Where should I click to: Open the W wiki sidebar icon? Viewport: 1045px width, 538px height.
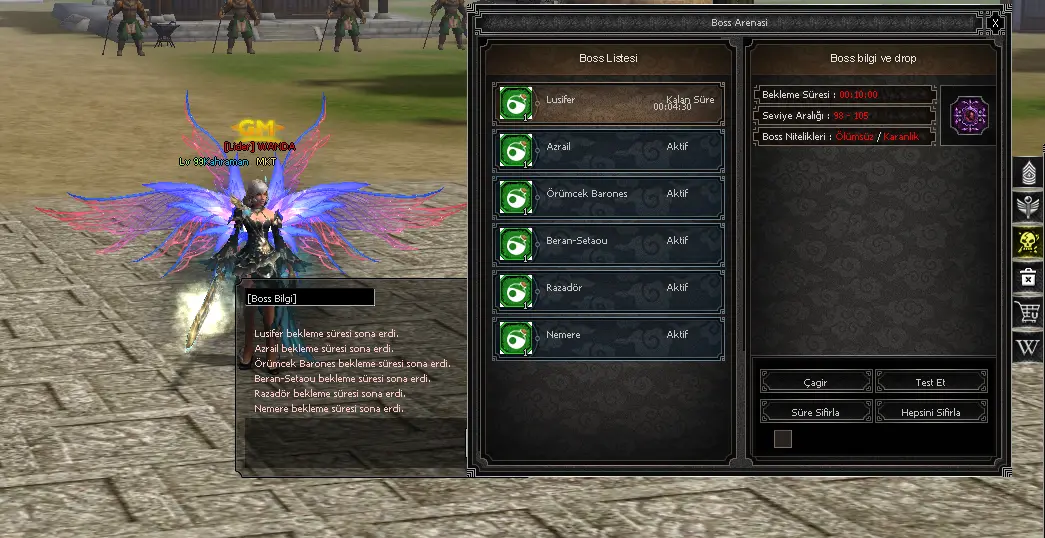click(1029, 347)
